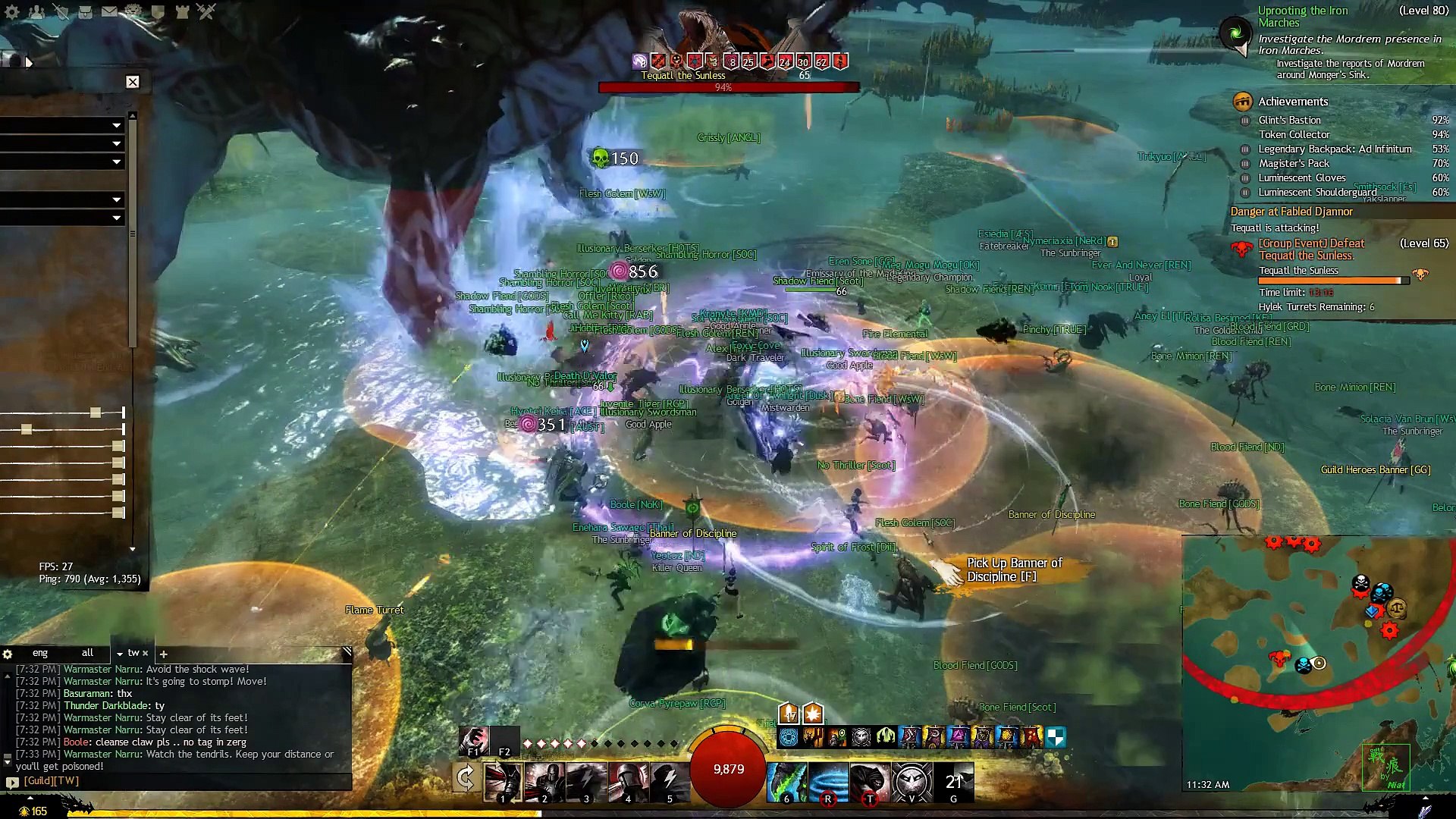This screenshot has width=1456, height=819.
Task: Open the PvP crossed swords panel
Action: tap(206, 11)
